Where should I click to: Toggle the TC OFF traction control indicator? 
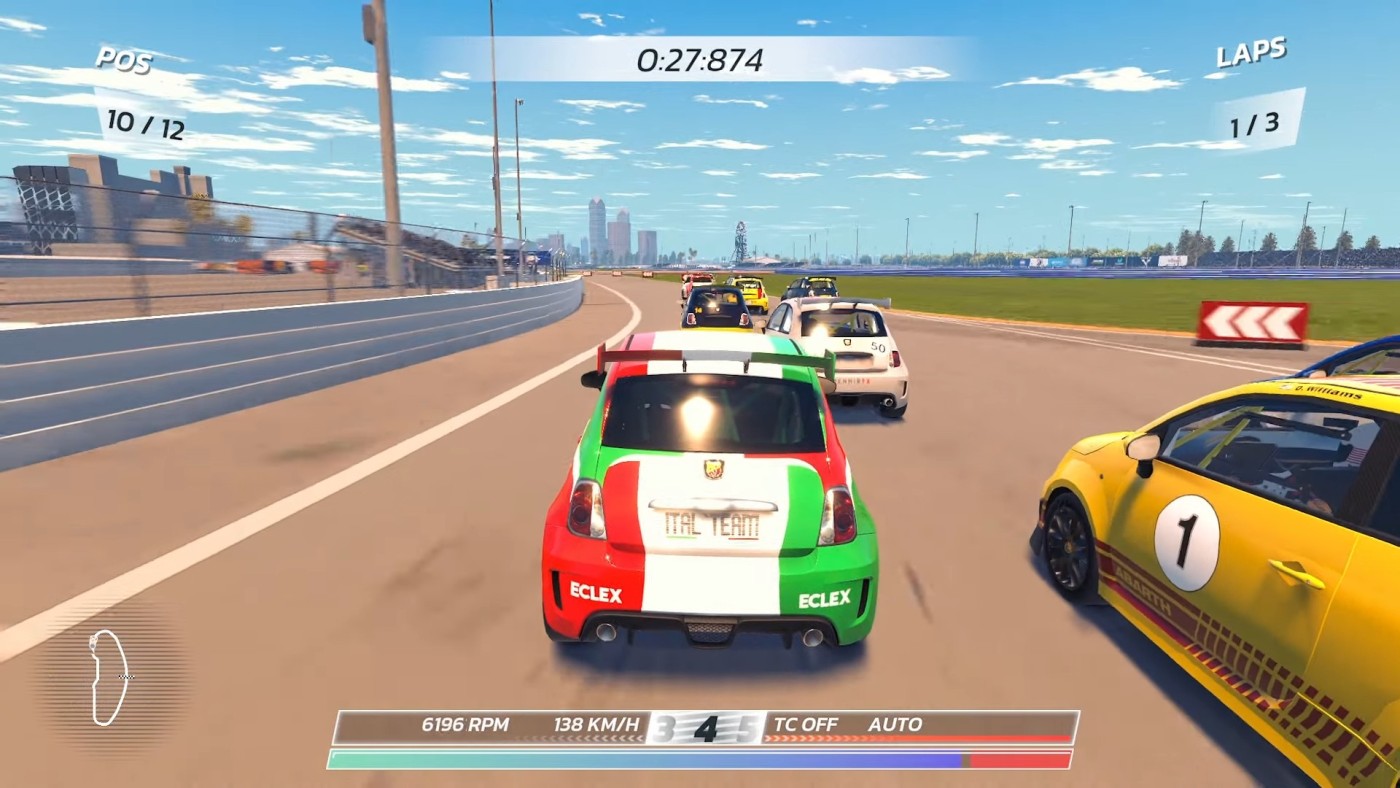coord(806,724)
